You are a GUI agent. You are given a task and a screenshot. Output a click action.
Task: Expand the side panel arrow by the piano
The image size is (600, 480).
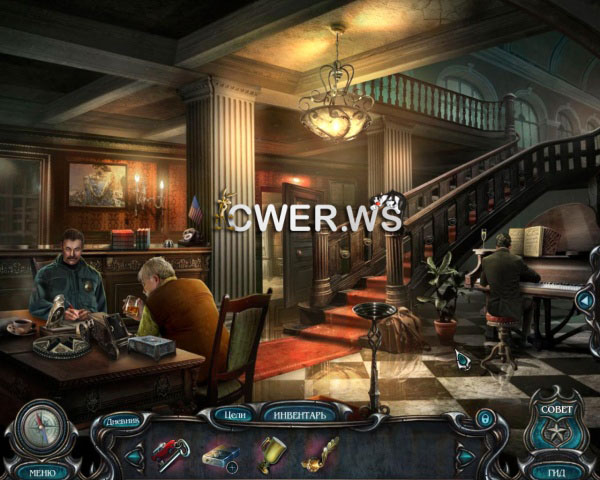point(585,297)
